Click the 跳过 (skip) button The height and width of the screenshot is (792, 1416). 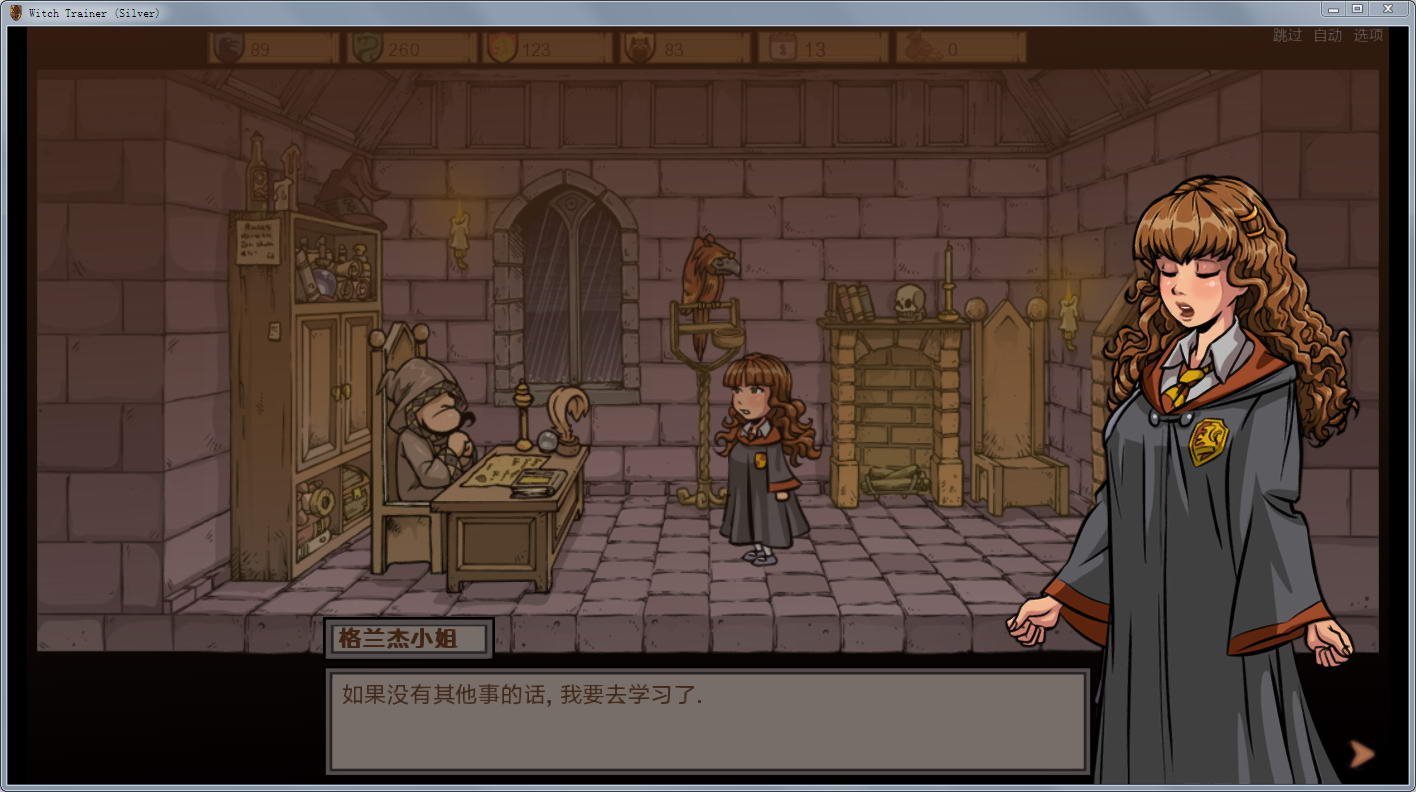(1287, 36)
